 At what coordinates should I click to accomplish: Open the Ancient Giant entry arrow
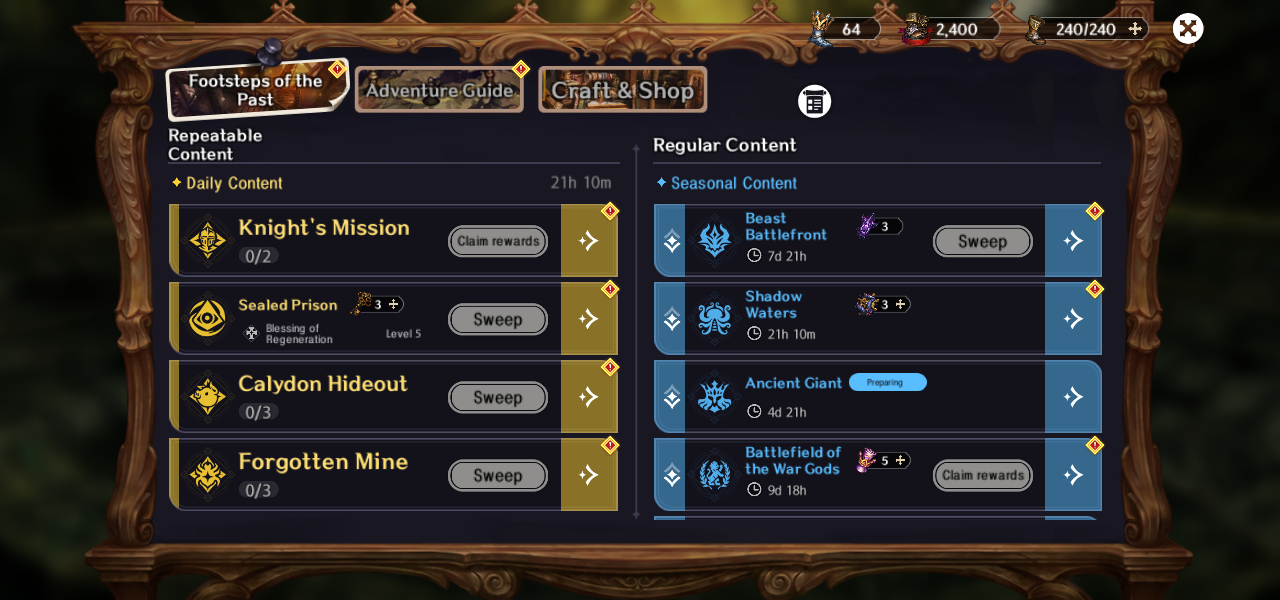[x=1073, y=397]
